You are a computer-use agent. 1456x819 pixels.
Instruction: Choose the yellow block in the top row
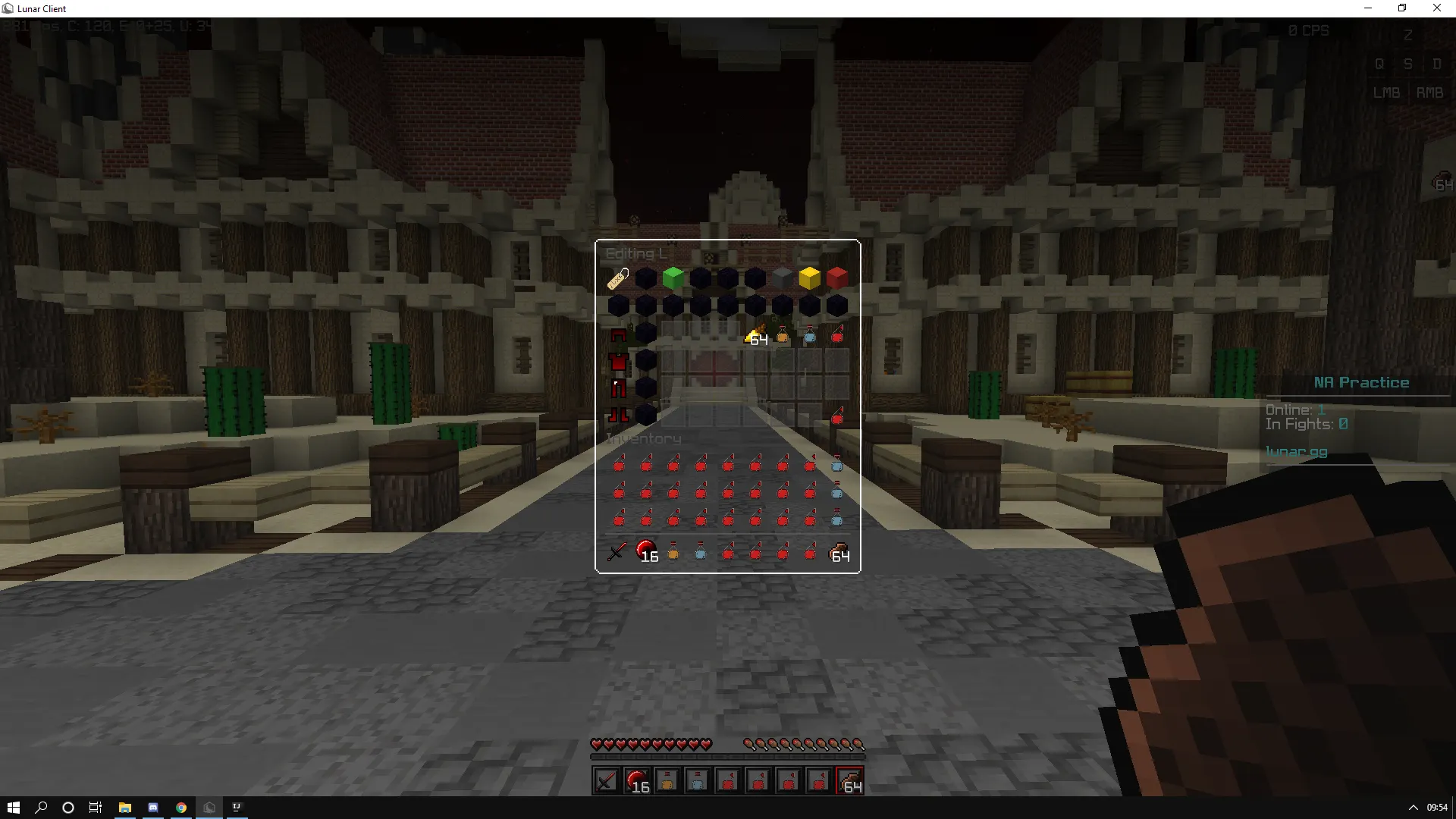[x=809, y=278]
